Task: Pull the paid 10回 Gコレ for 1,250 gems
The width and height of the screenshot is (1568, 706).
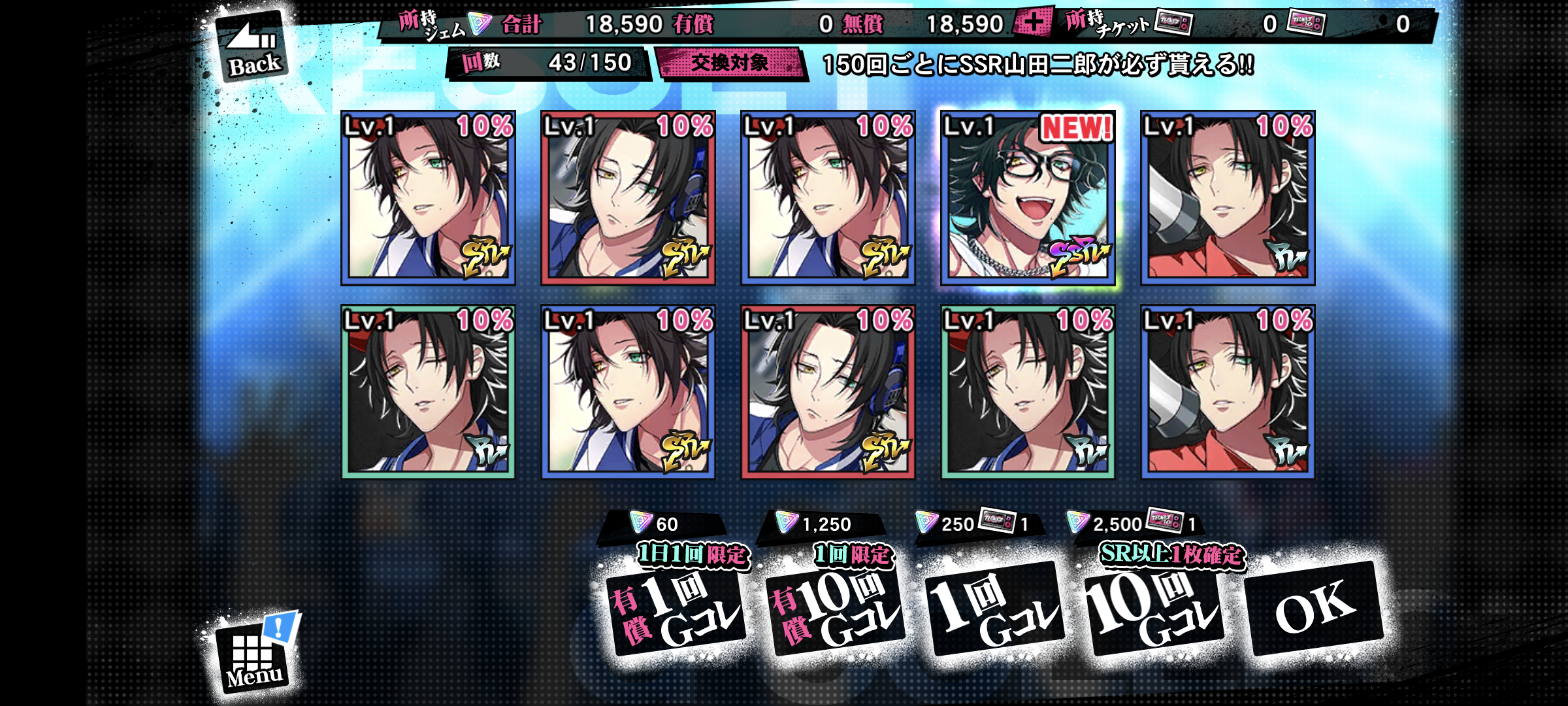Action: point(836,611)
